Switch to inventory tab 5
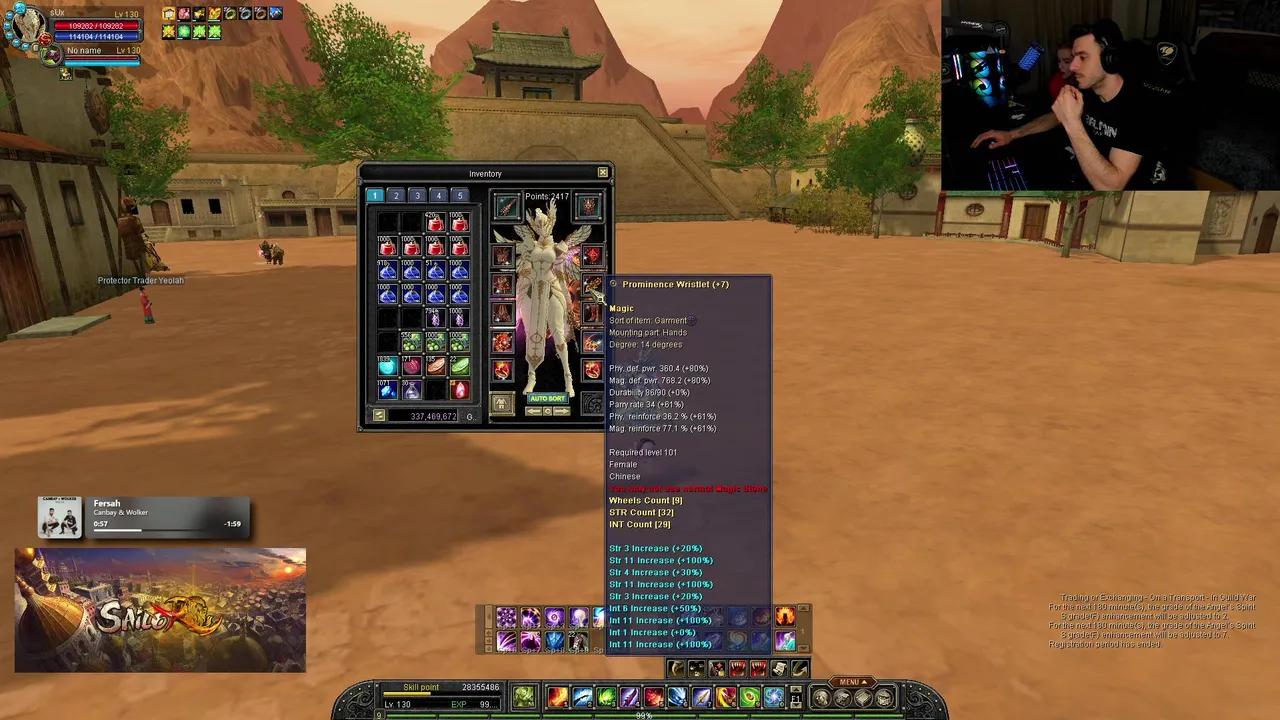Image resolution: width=1280 pixels, height=720 pixels. (460, 196)
